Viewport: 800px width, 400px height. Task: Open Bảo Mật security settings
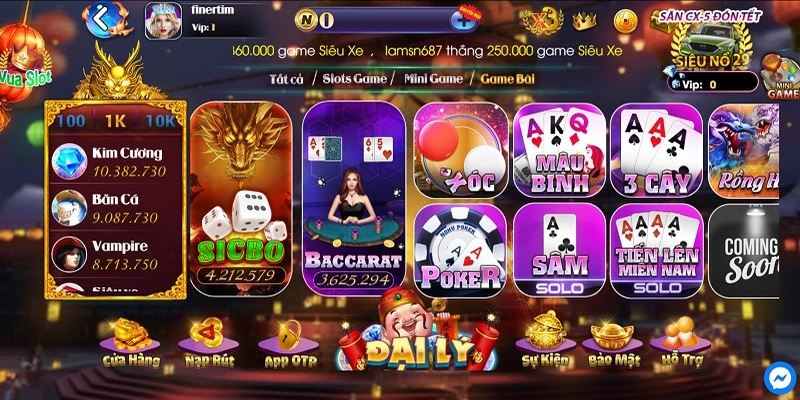pos(612,341)
